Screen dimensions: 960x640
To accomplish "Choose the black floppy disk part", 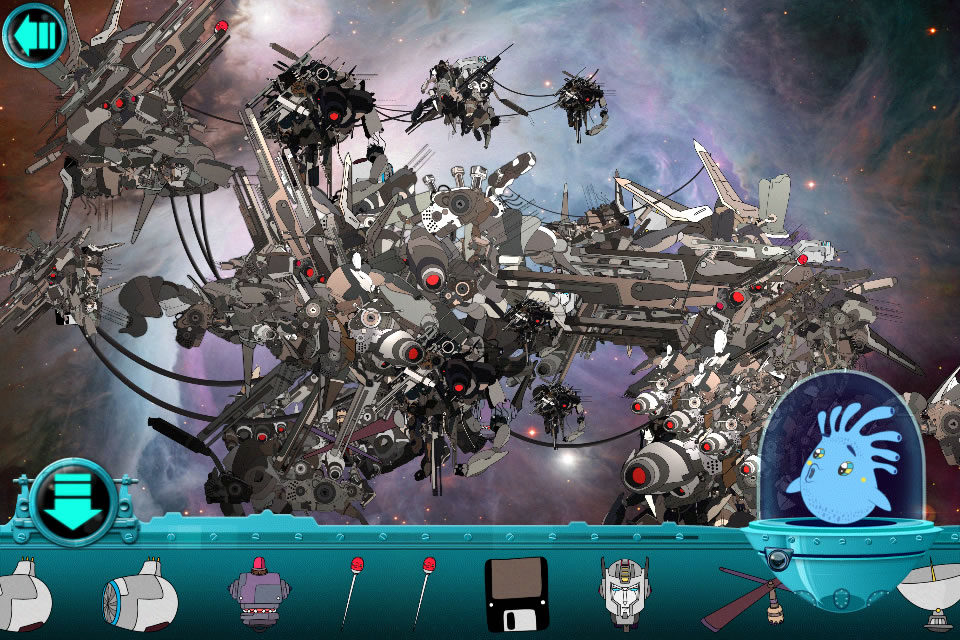I will coord(516,593).
